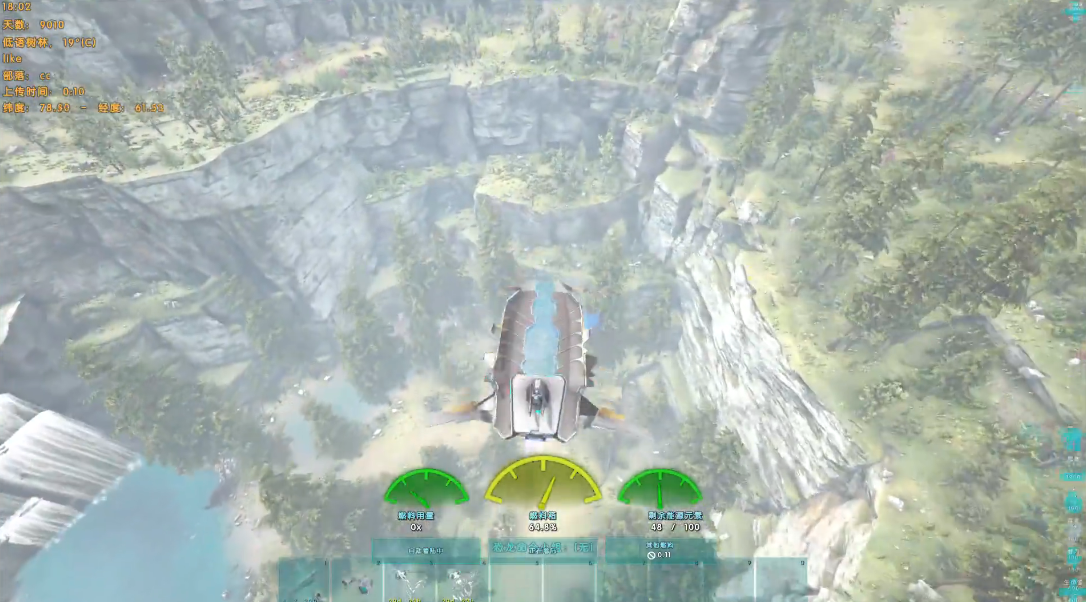Select the item in hotbar slot 2
The image size is (1086, 602).
click(x=357, y=582)
